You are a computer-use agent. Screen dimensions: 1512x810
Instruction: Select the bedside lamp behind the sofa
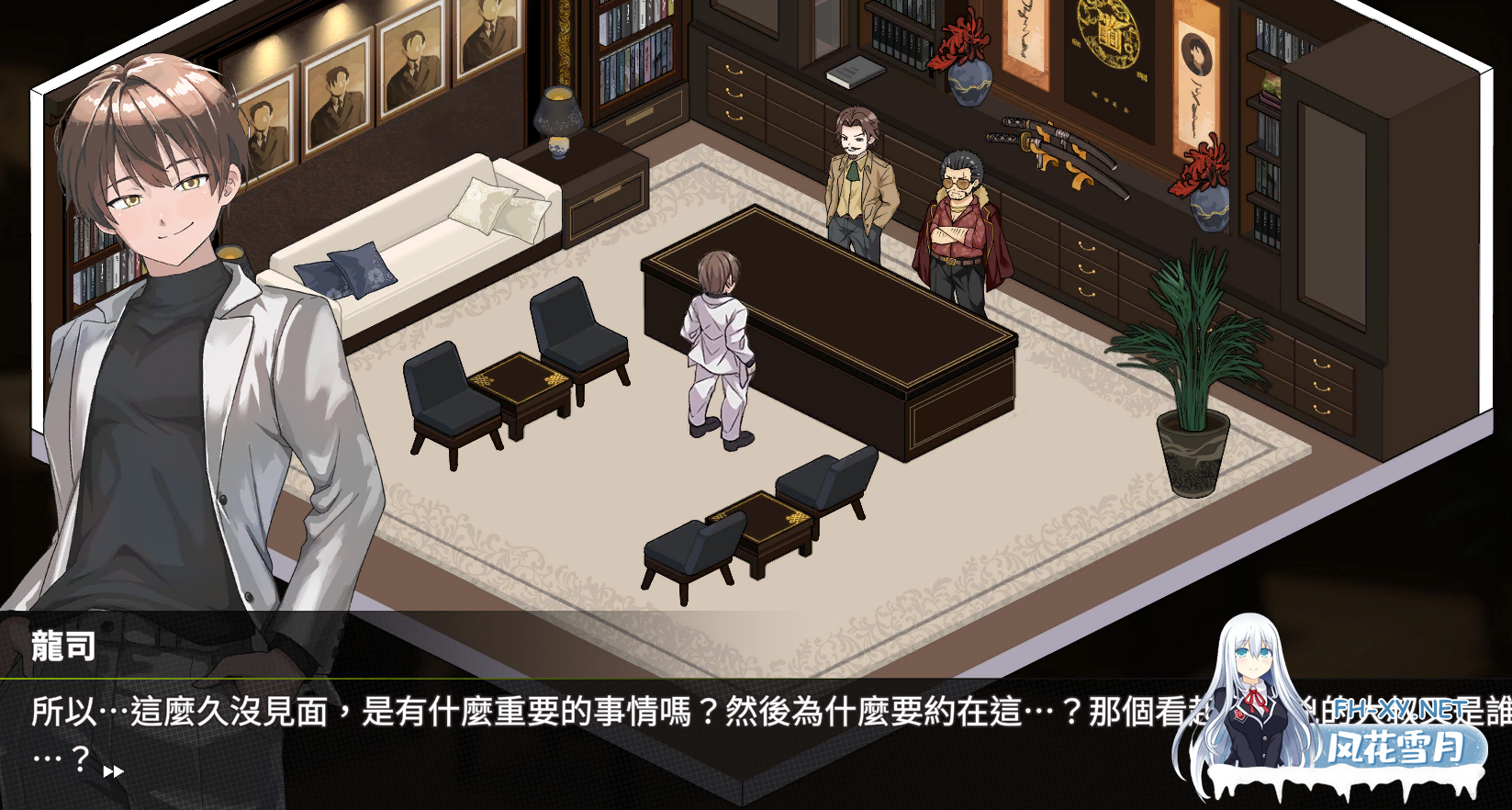point(559,119)
